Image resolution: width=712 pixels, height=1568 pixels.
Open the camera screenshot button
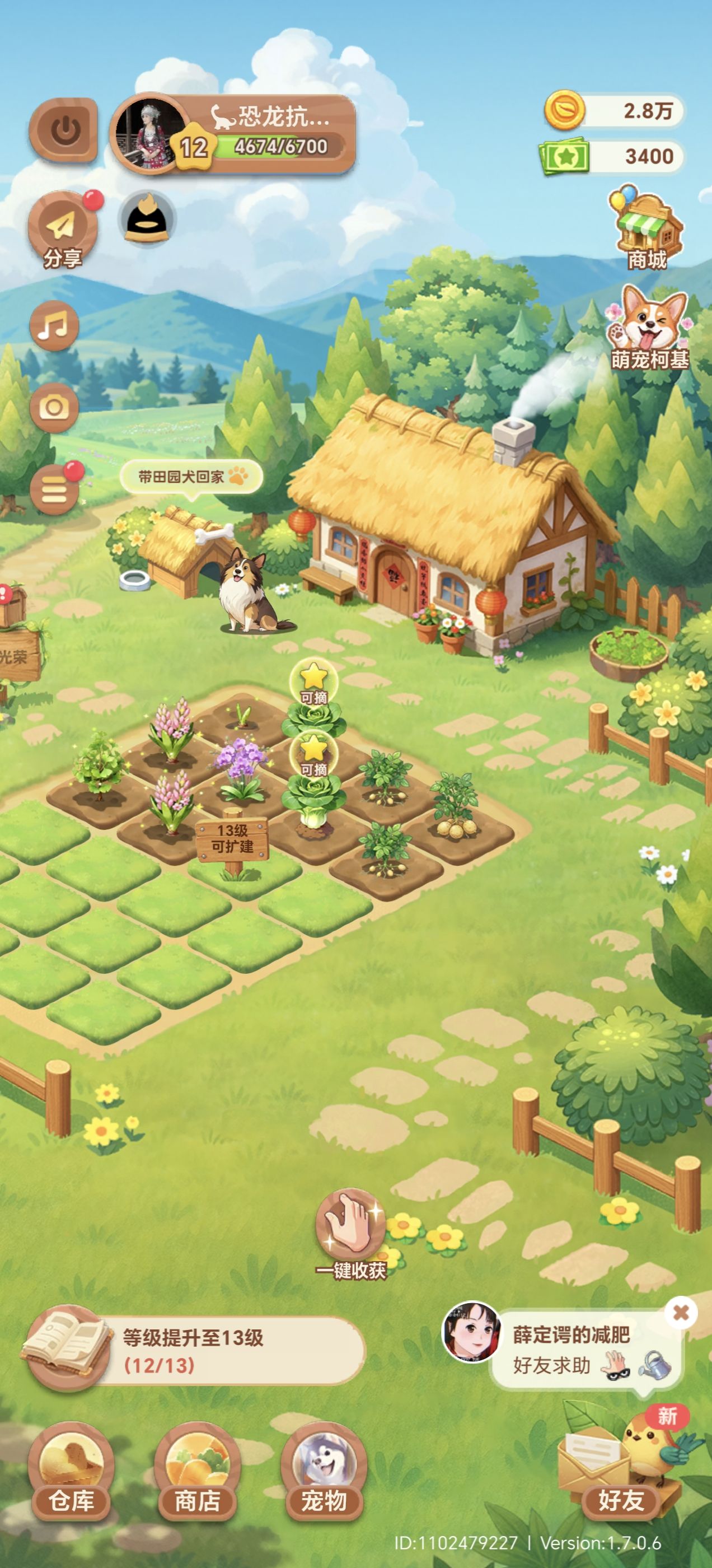click(x=54, y=407)
